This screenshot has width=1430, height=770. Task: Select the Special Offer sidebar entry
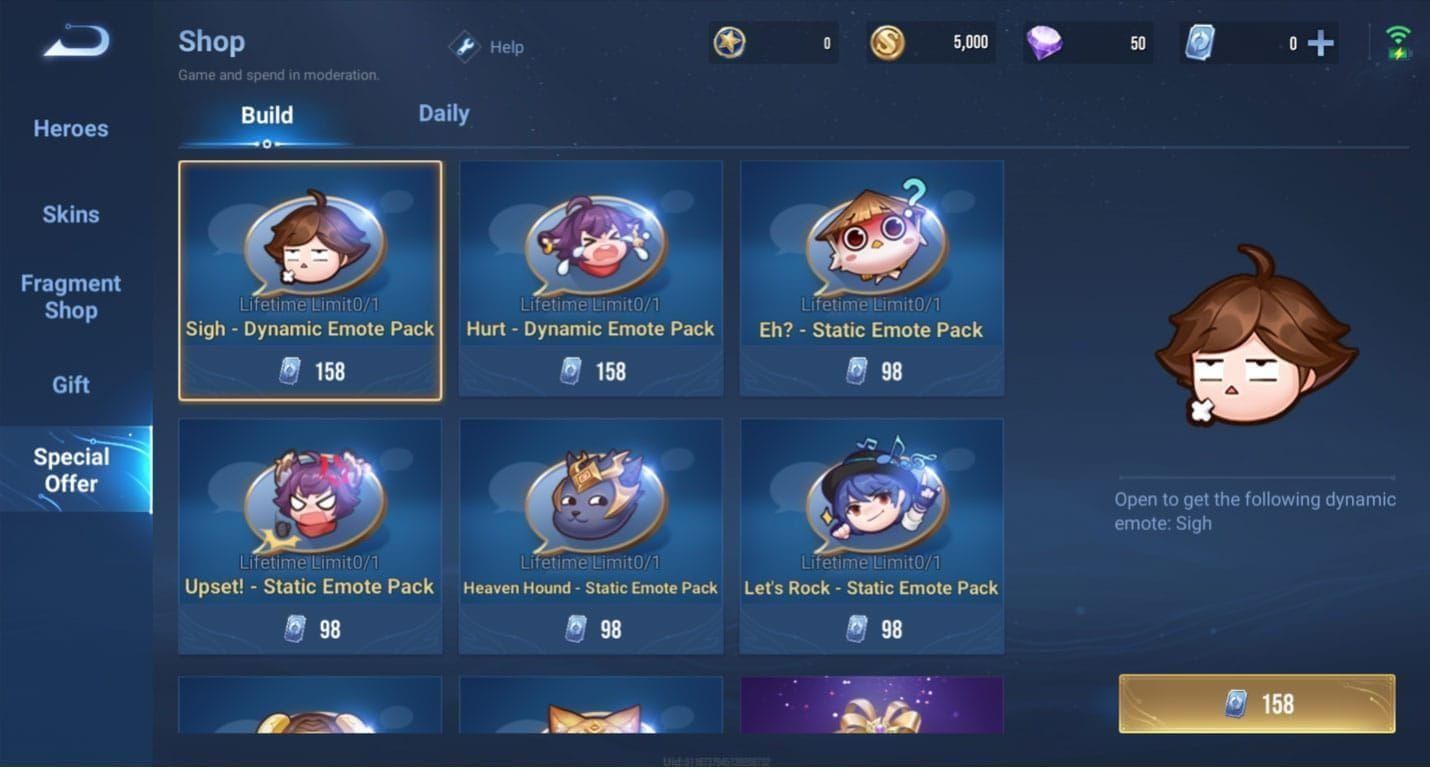(70, 469)
